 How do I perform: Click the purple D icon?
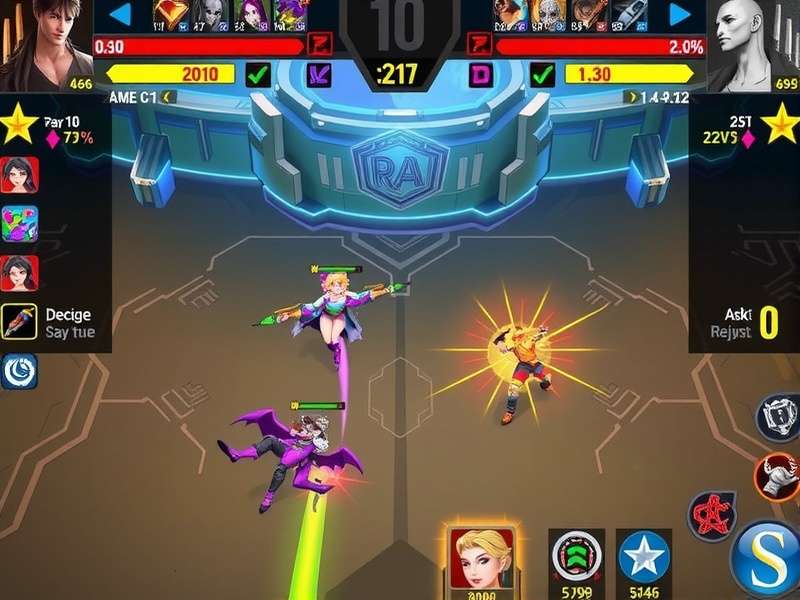tap(481, 73)
